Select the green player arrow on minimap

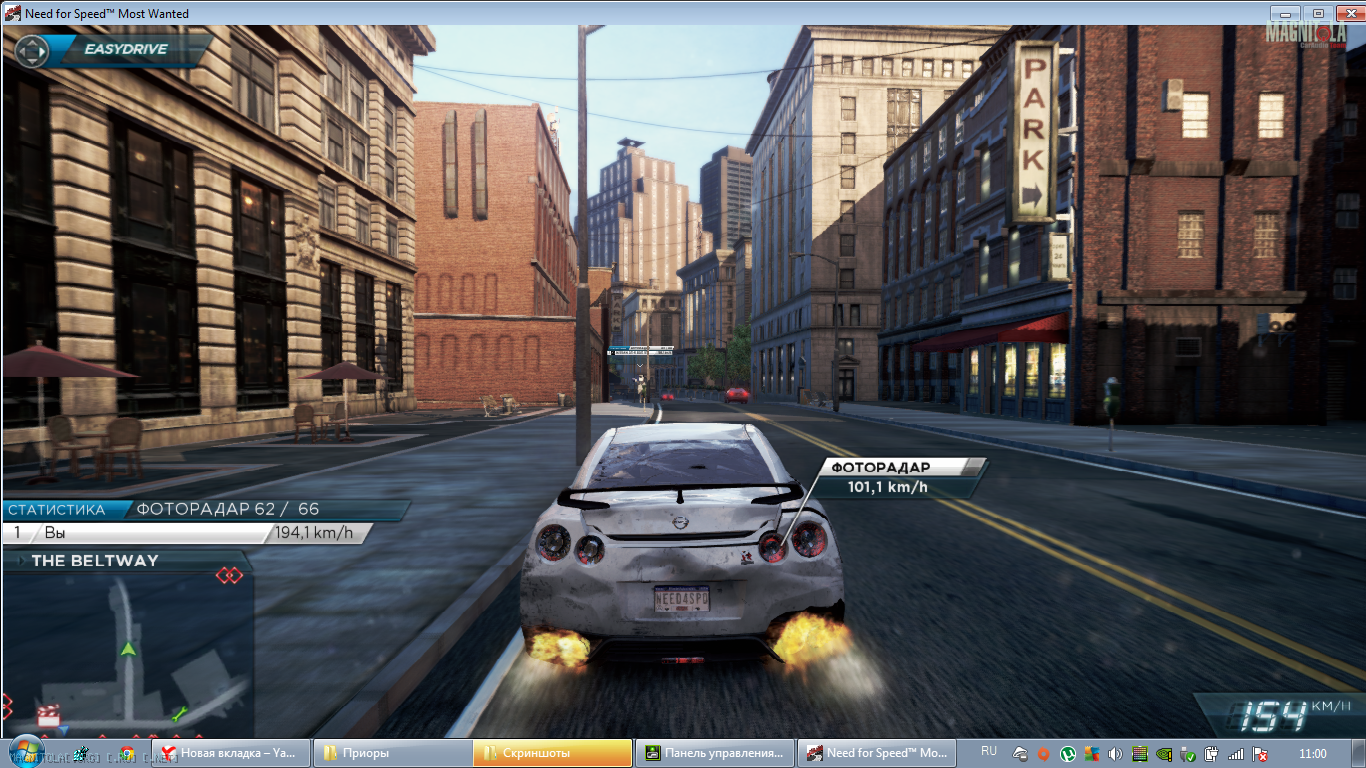(128, 649)
